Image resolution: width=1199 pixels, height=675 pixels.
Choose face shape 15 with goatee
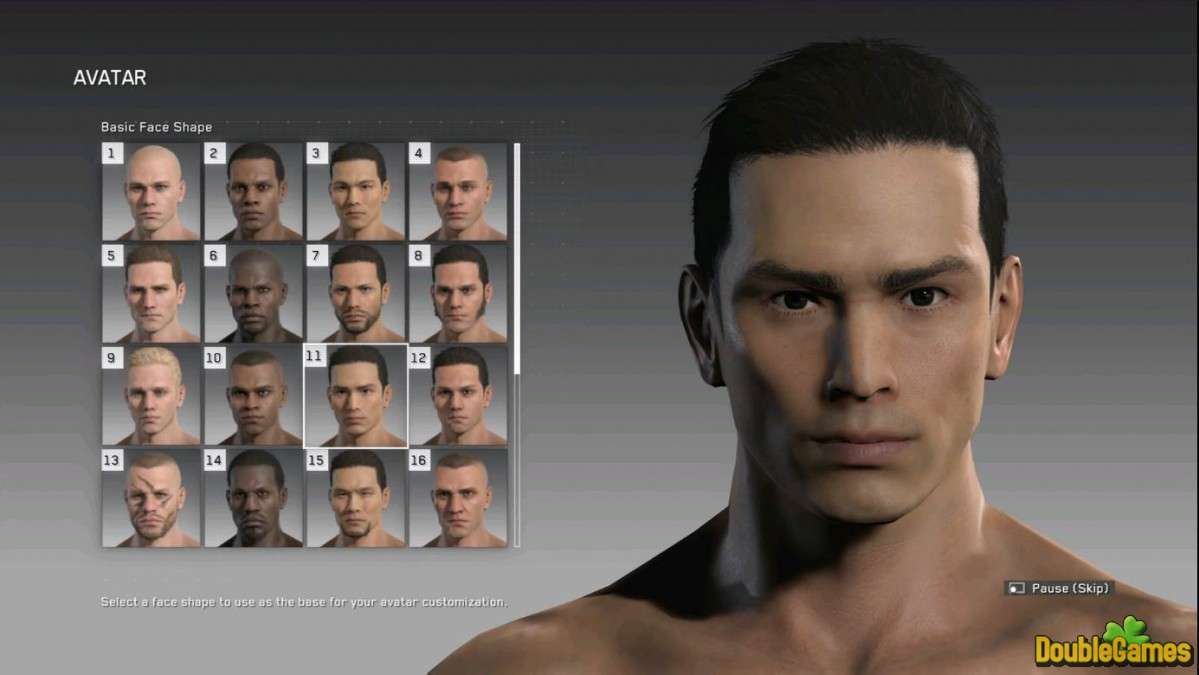356,498
